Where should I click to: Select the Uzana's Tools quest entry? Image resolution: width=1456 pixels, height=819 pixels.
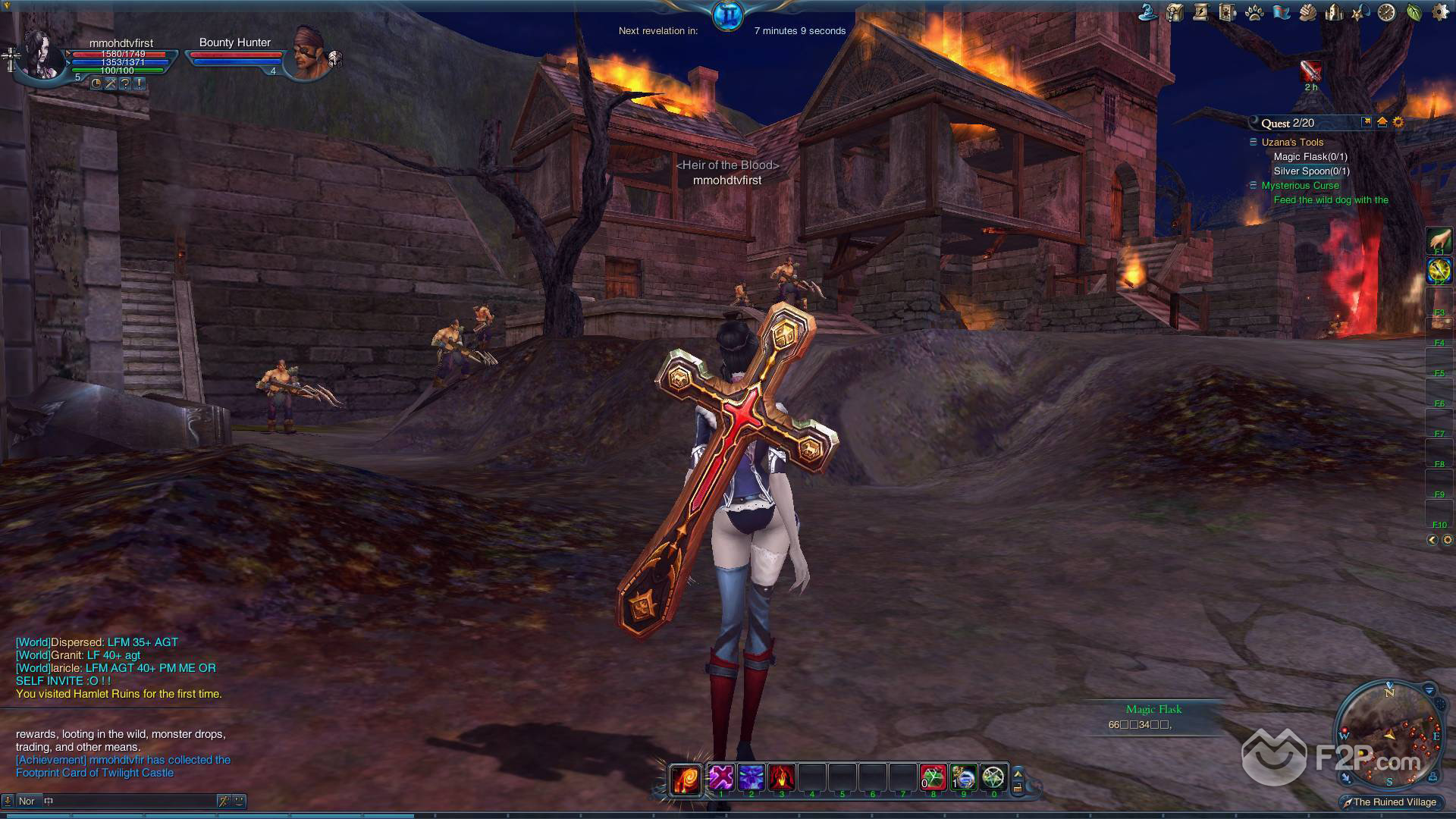point(1292,143)
